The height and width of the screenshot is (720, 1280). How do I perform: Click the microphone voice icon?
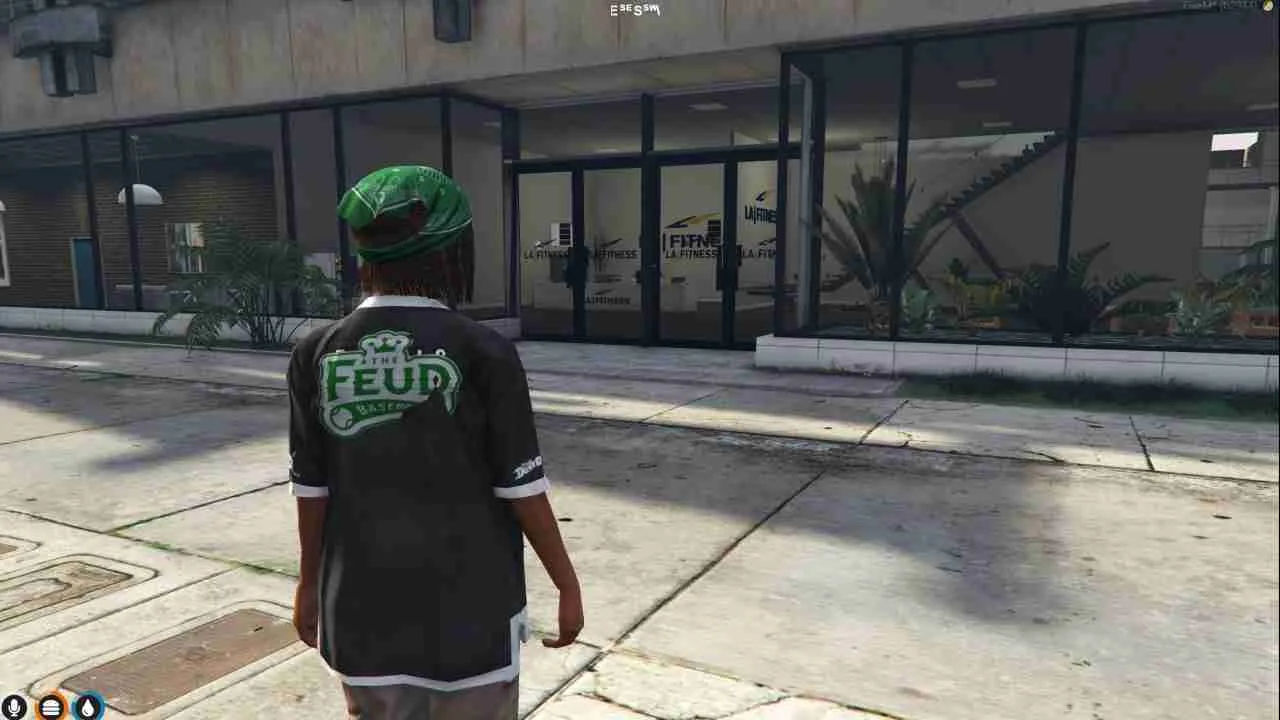(14, 707)
